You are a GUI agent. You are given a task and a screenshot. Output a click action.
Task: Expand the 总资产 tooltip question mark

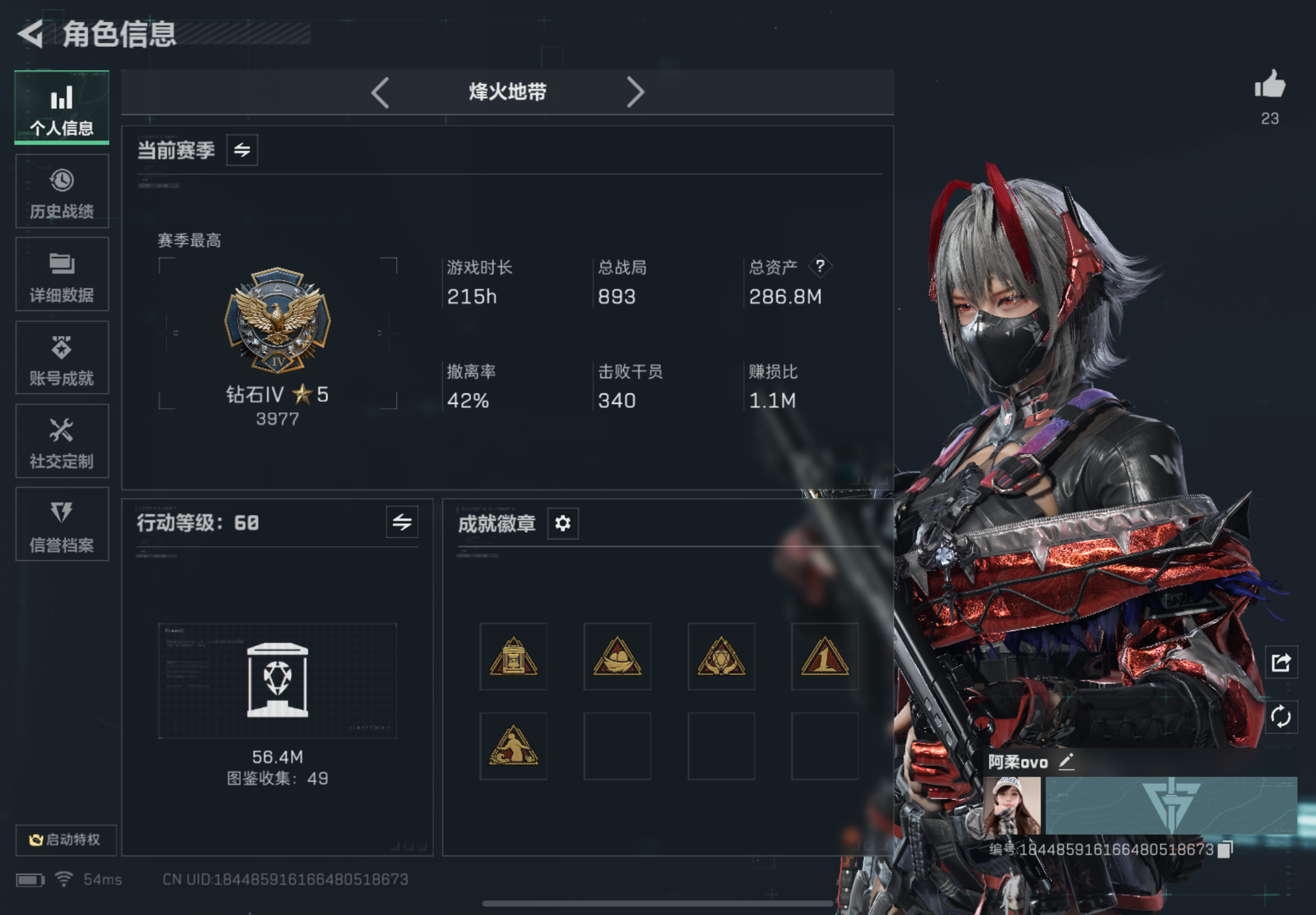[x=820, y=266]
